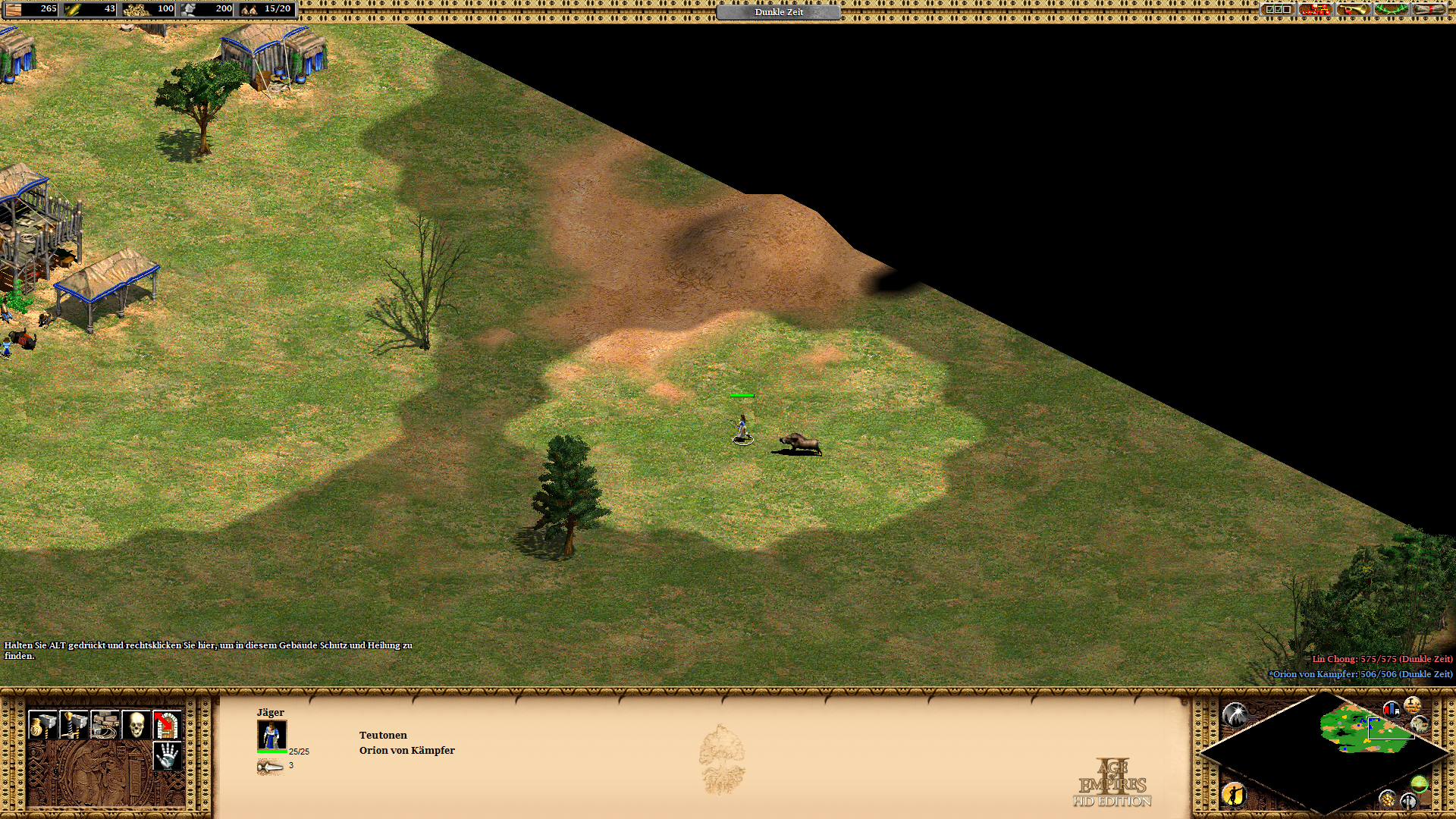This screenshot has height=819, width=1456.
Task: Switch minimap to economic gold-pile mode
Action: (1387, 799)
